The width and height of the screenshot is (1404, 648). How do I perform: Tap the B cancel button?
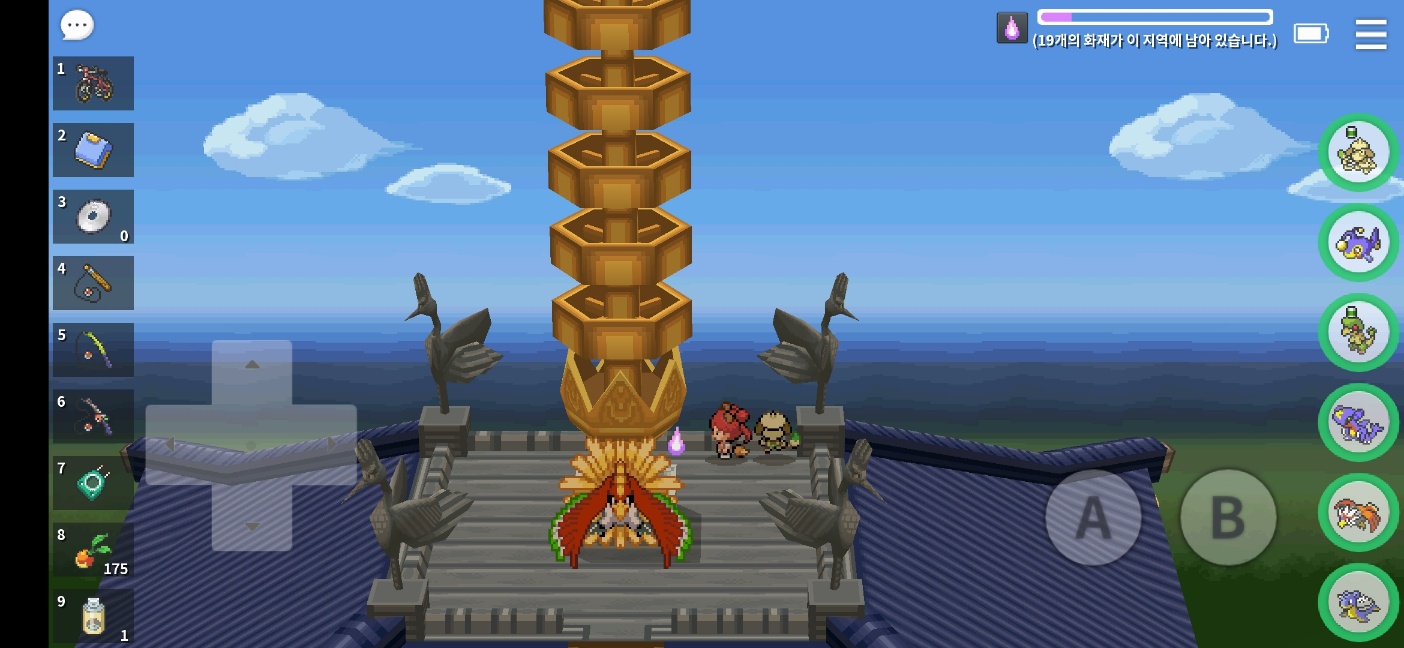coord(1227,517)
